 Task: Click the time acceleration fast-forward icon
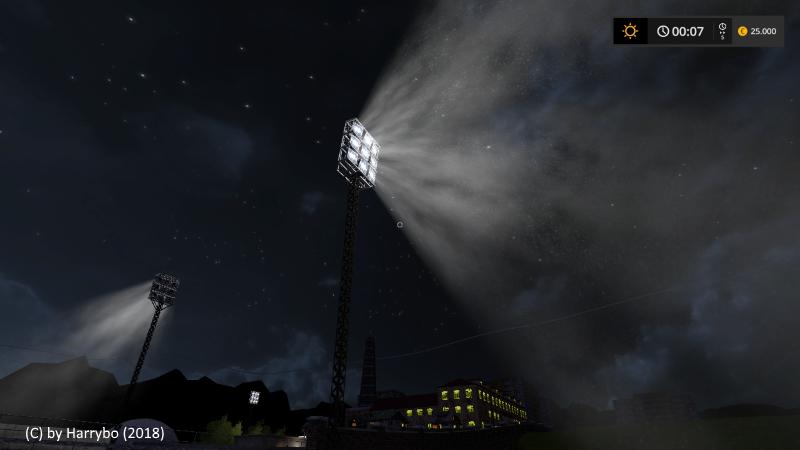tap(723, 31)
